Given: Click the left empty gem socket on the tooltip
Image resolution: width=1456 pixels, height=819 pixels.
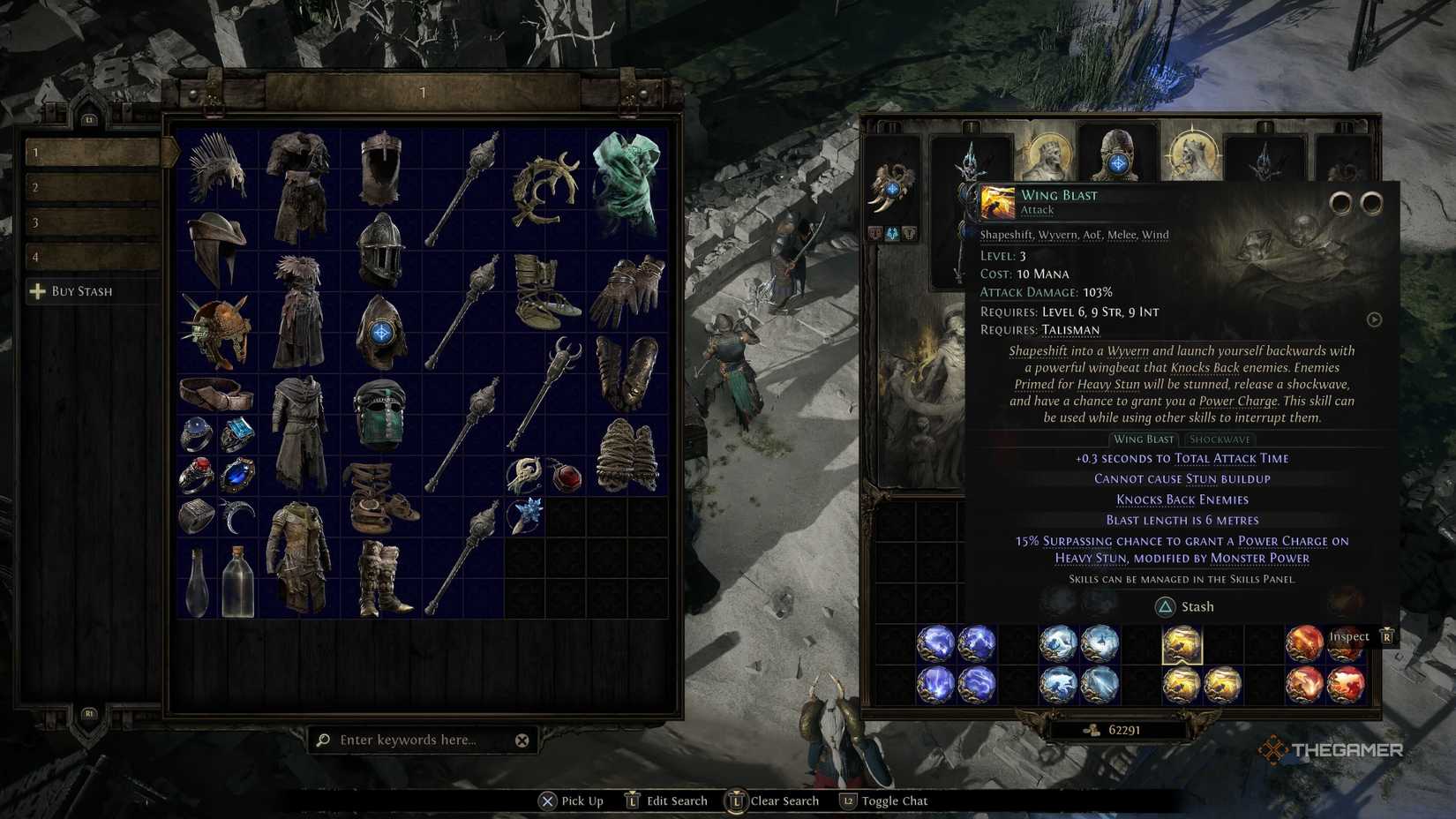Looking at the screenshot, I should tap(1342, 202).
